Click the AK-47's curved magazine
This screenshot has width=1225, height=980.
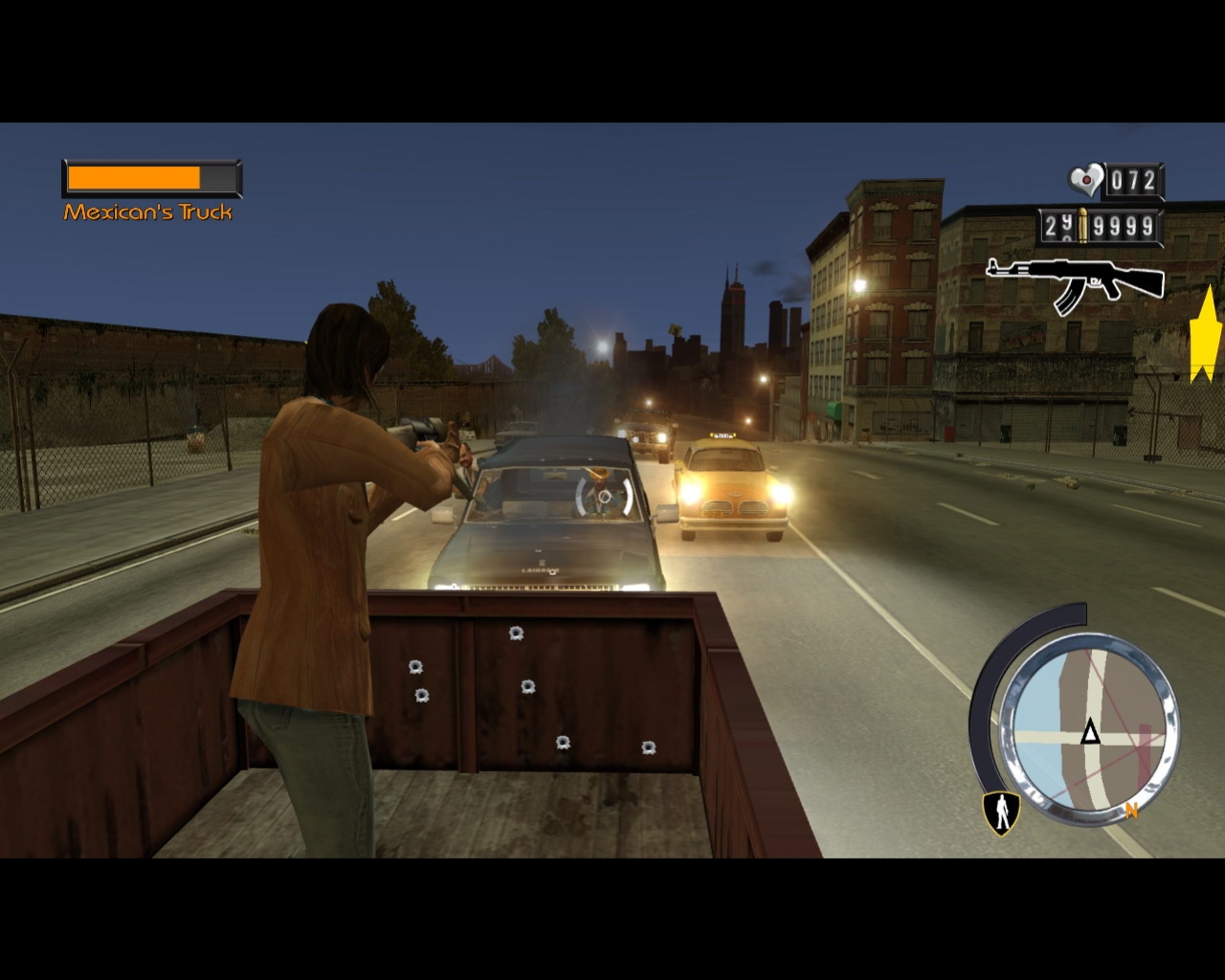pos(1070,299)
